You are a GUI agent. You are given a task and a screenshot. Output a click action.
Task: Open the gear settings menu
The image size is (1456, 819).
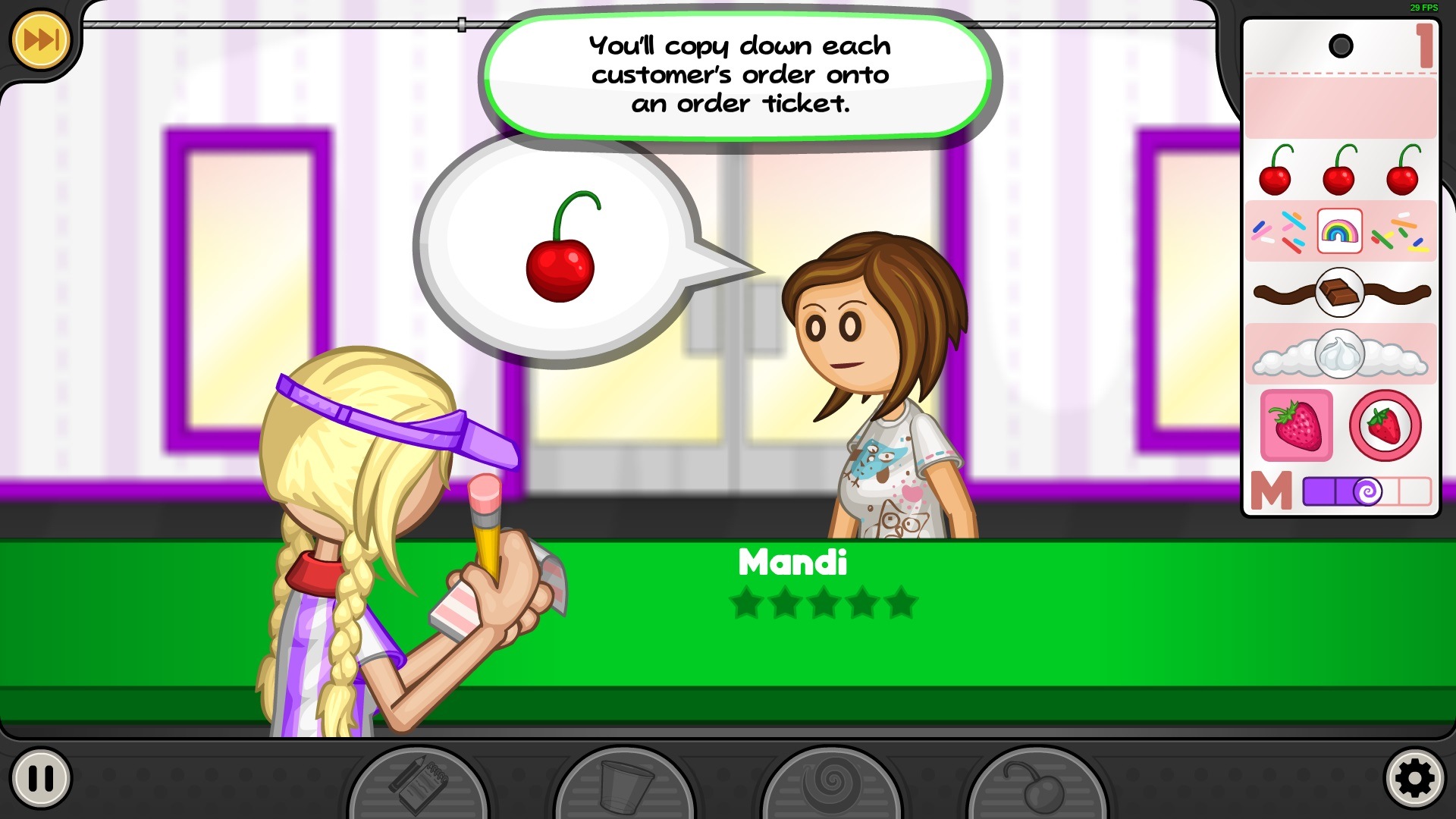[x=1414, y=778]
